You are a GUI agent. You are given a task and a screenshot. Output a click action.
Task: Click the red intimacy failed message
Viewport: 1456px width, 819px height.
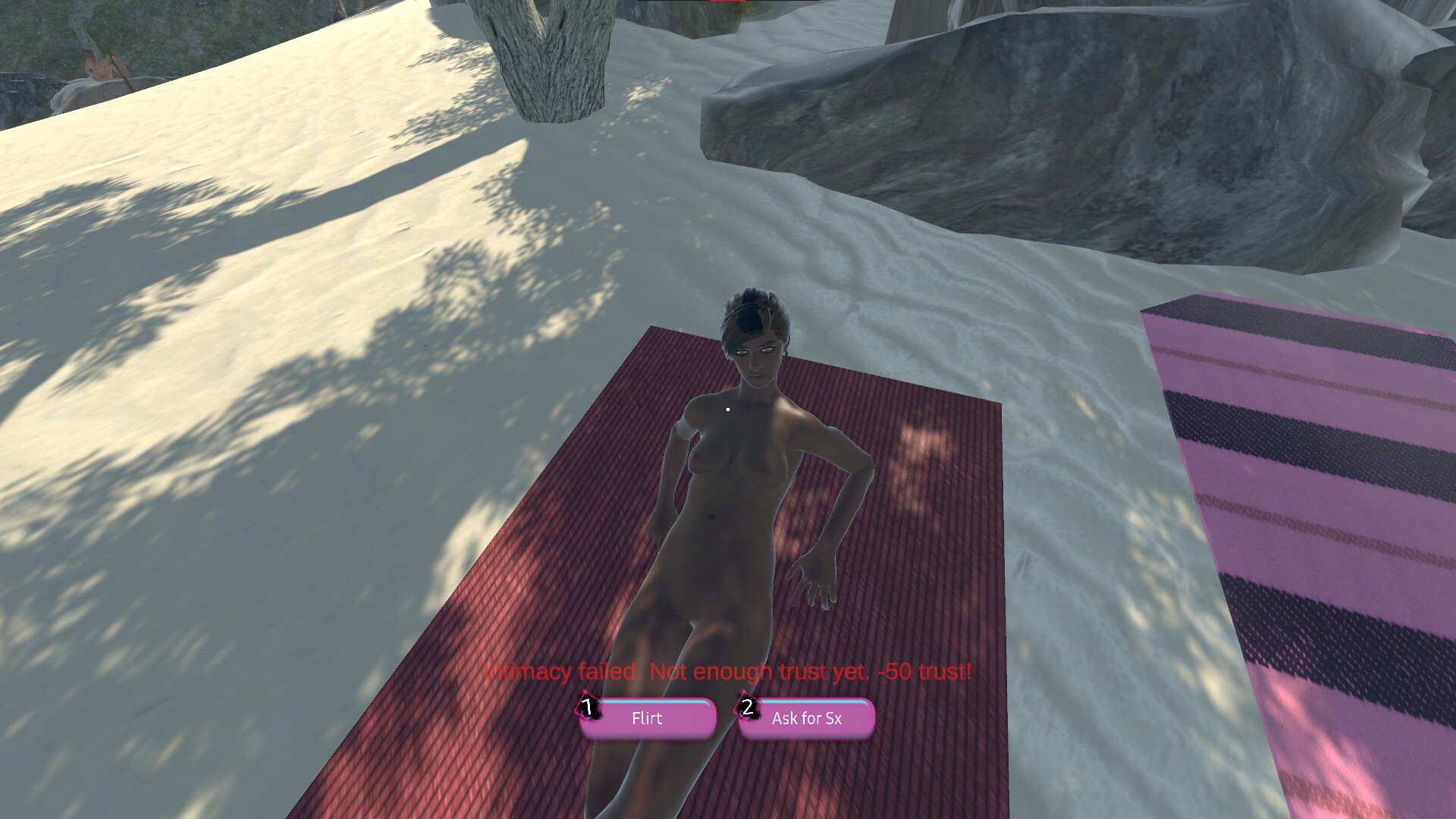[728, 671]
